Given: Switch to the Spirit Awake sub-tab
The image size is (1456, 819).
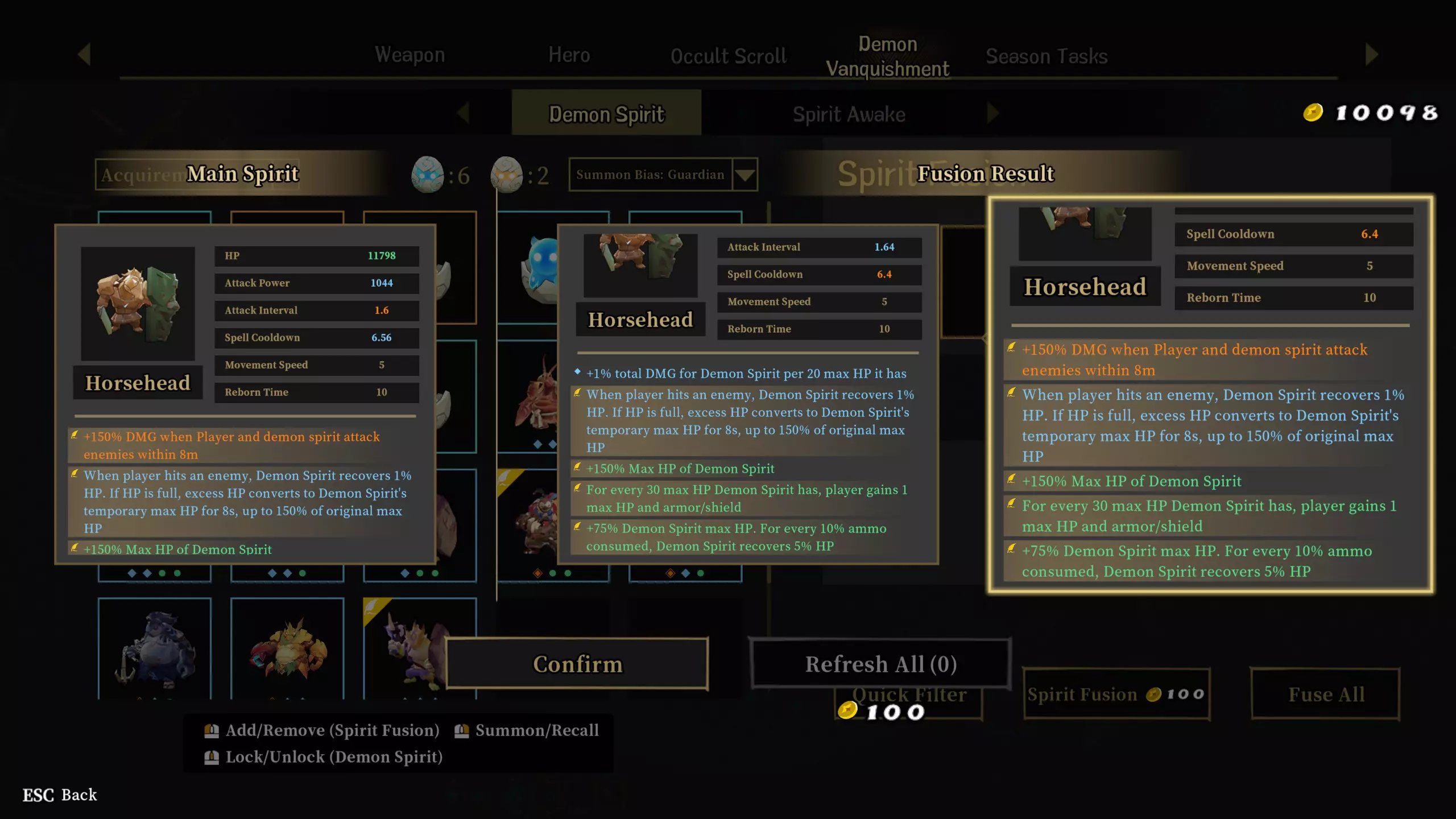Looking at the screenshot, I should (x=849, y=114).
